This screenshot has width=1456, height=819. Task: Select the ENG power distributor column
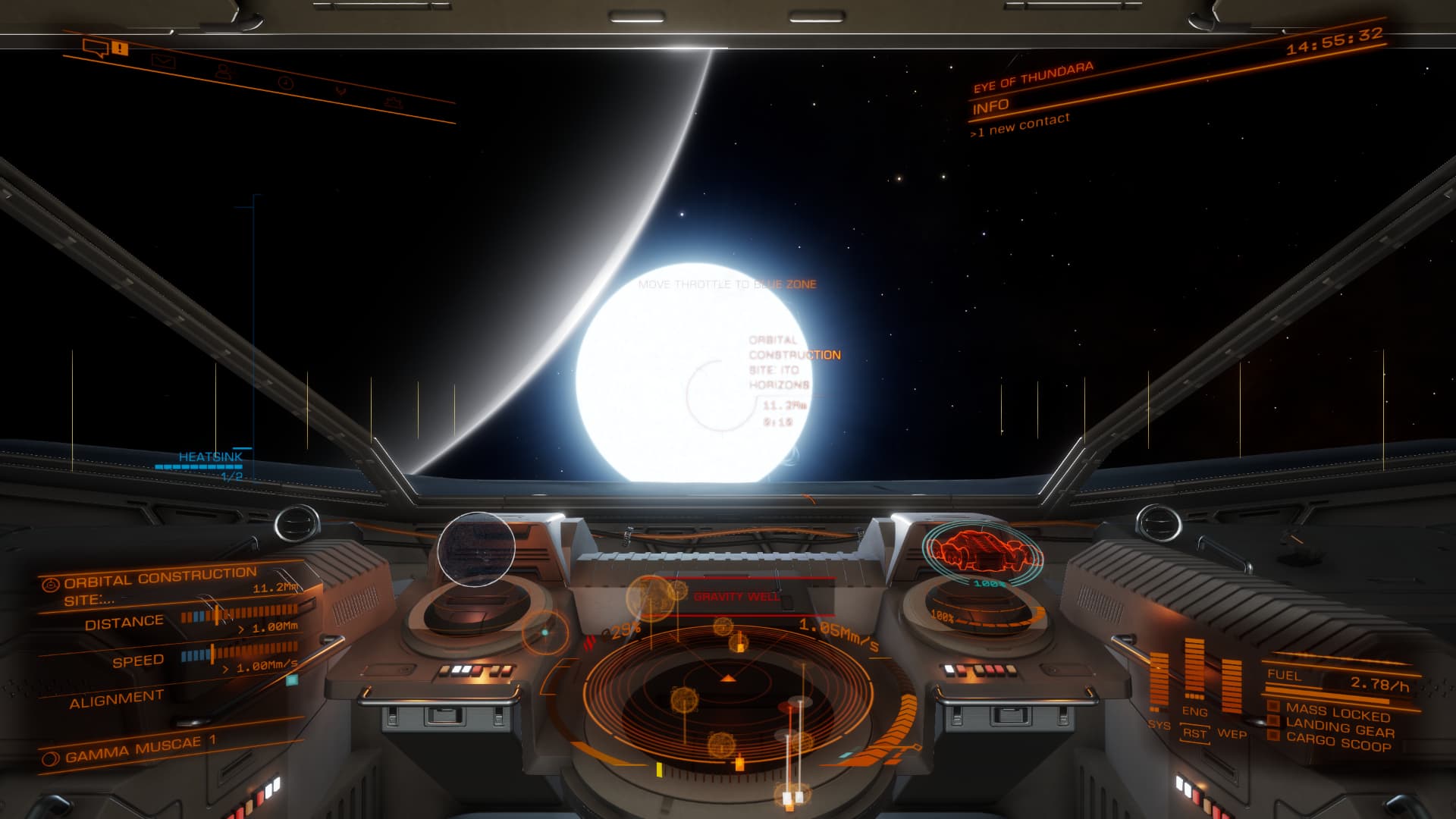(x=1194, y=671)
